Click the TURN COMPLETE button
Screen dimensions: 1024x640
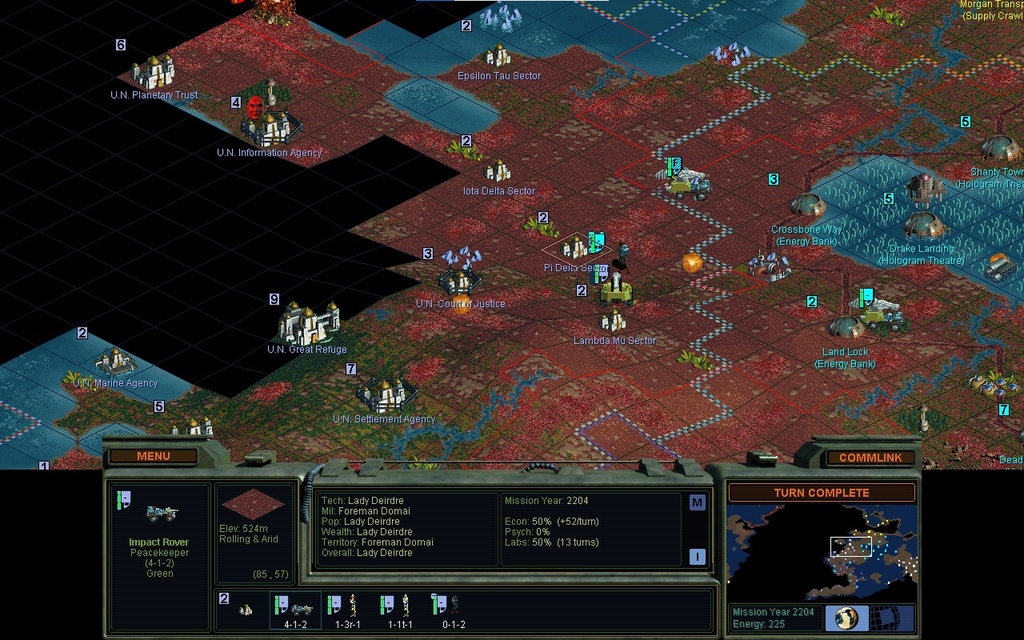[820, 492]
